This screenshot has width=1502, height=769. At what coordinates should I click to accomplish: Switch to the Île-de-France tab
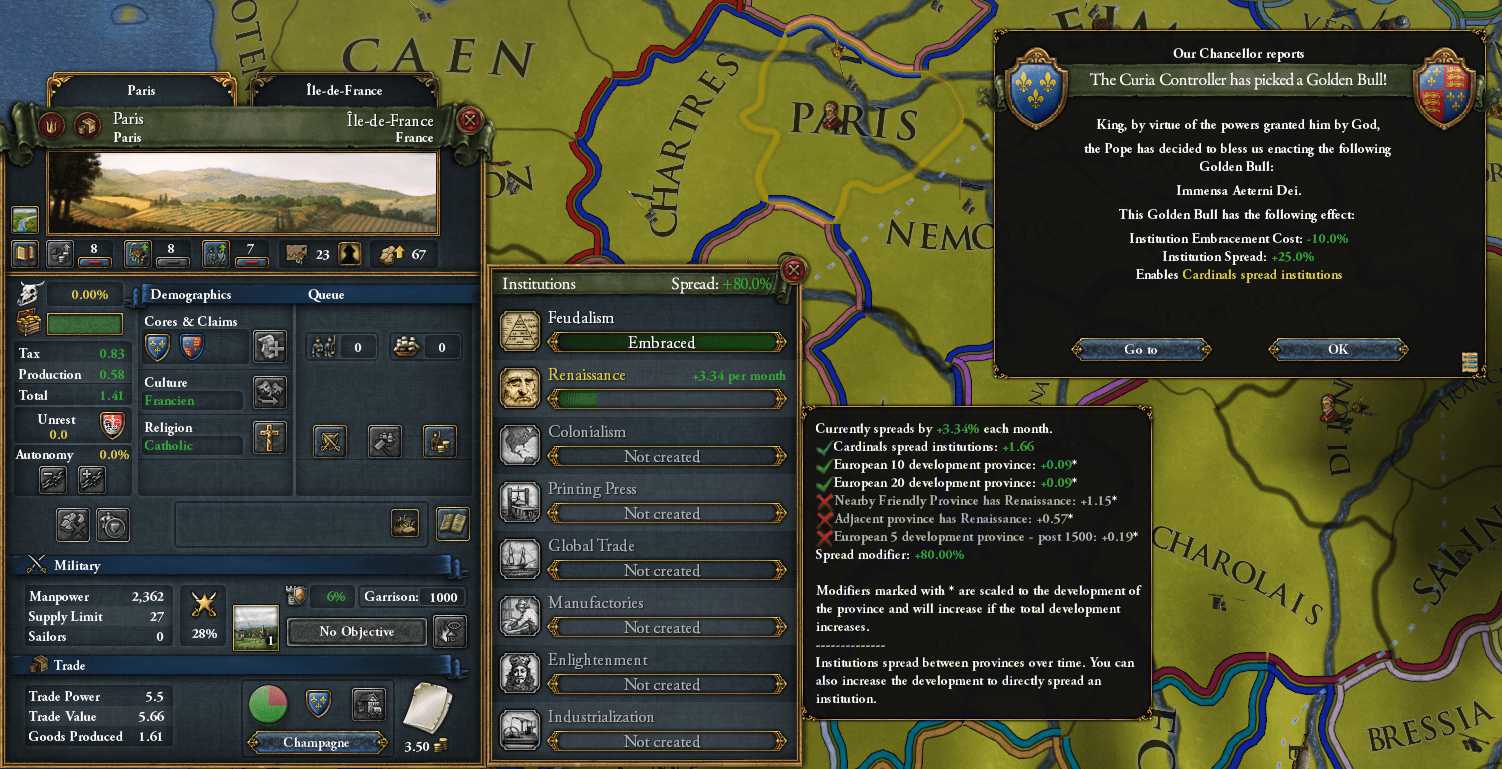click(x=344, y=90)
